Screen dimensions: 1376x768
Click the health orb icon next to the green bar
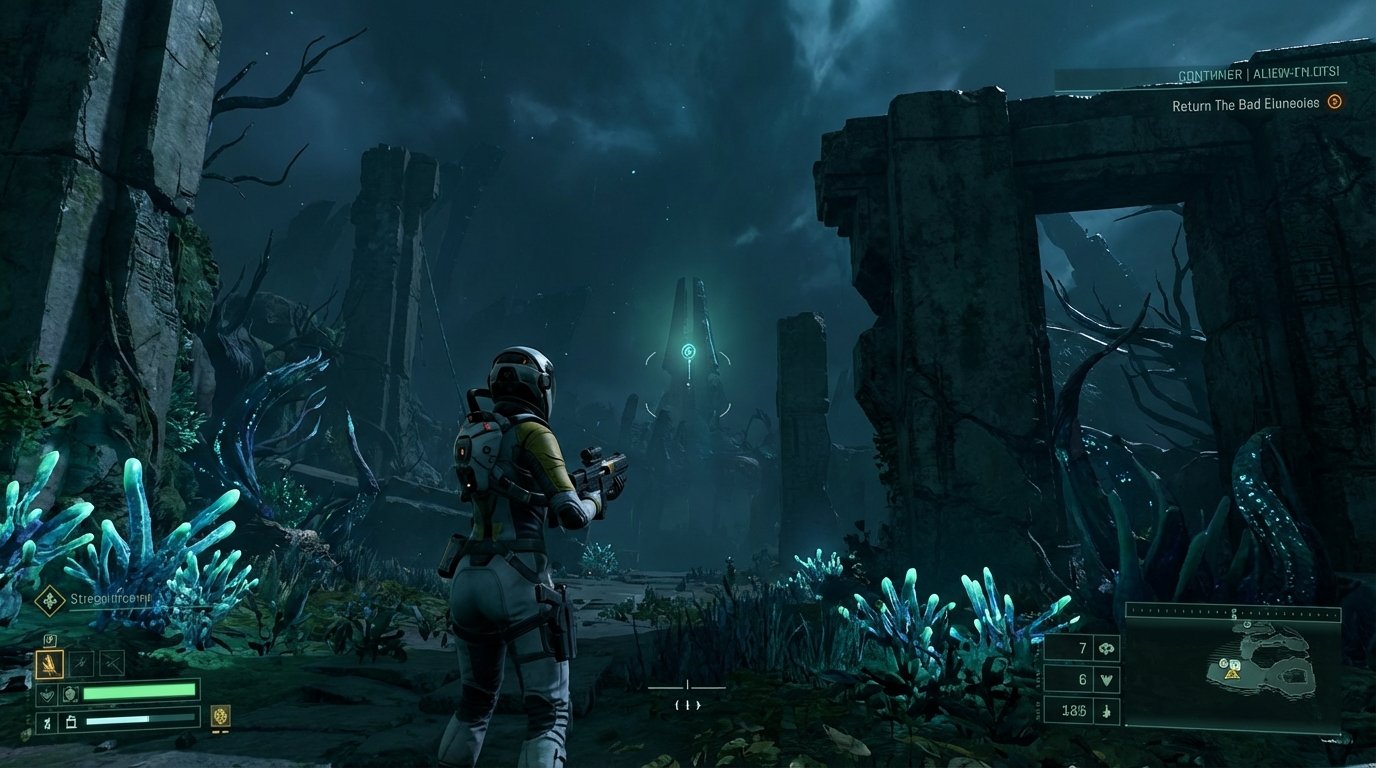coord(70,693)
